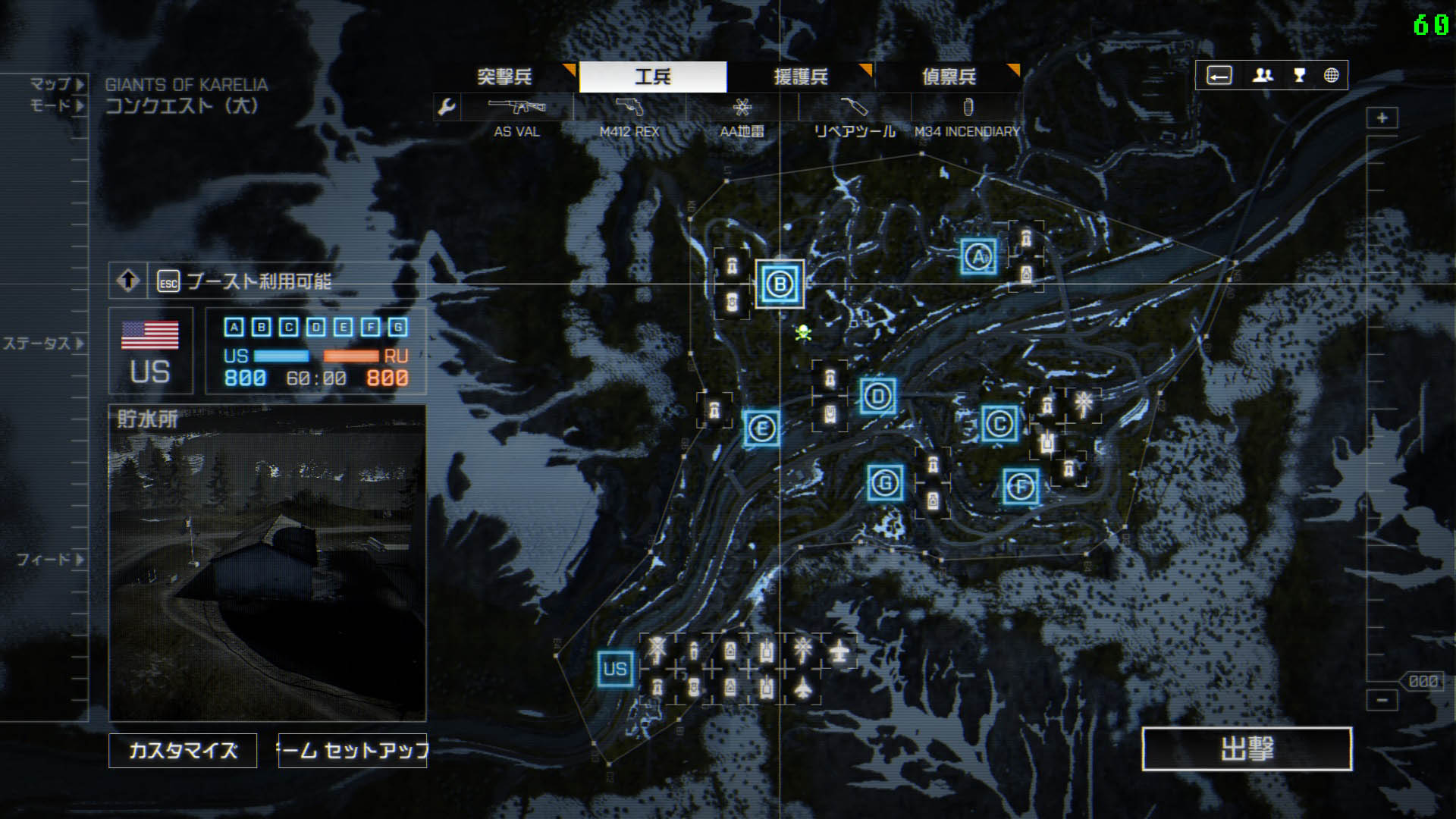The image size is (1456, 819).
Task: Click the 出撃 deploy button
Action: pos(1247,749)
